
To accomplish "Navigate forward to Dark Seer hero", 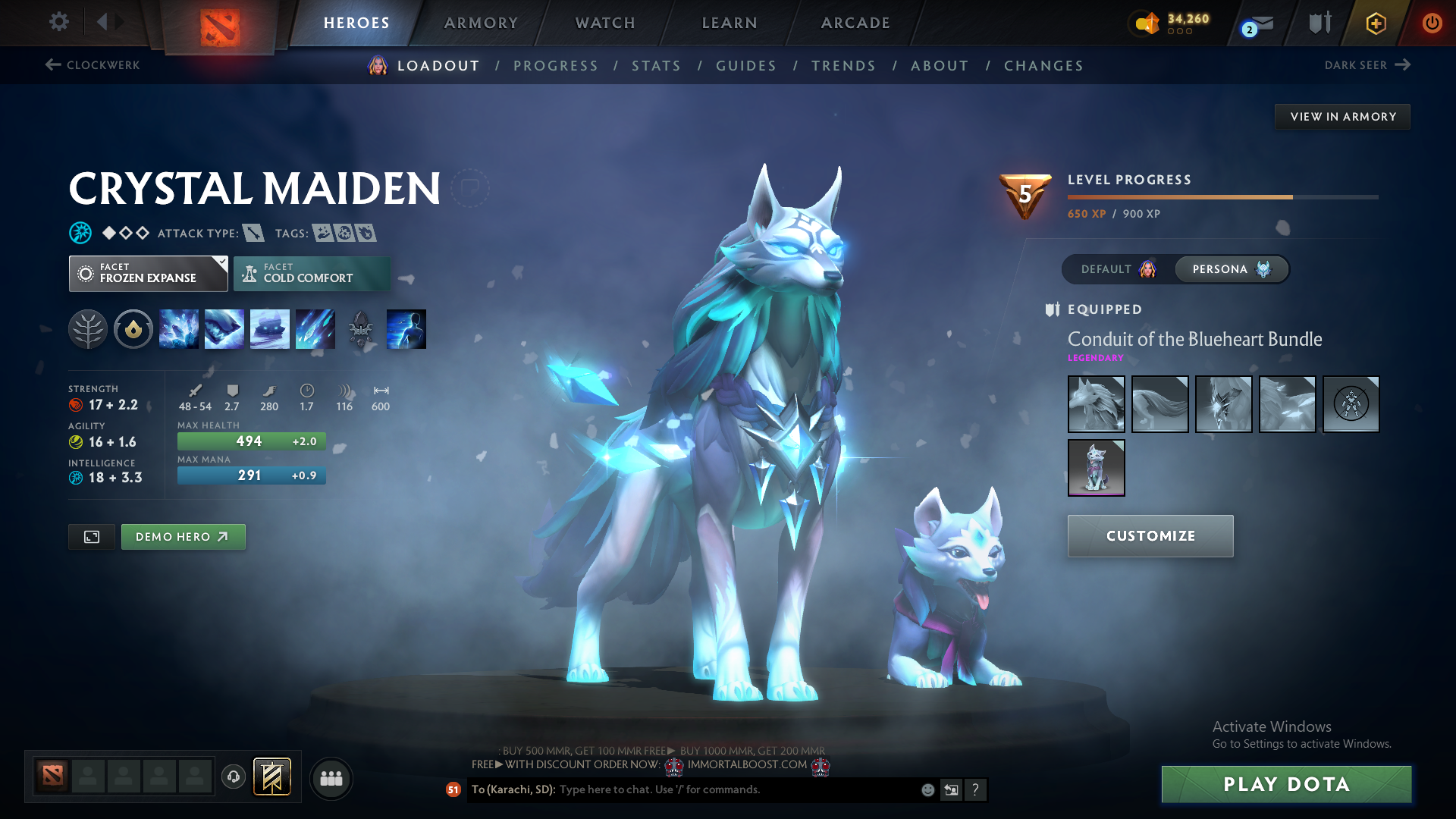I will (x=1367, y=65).
